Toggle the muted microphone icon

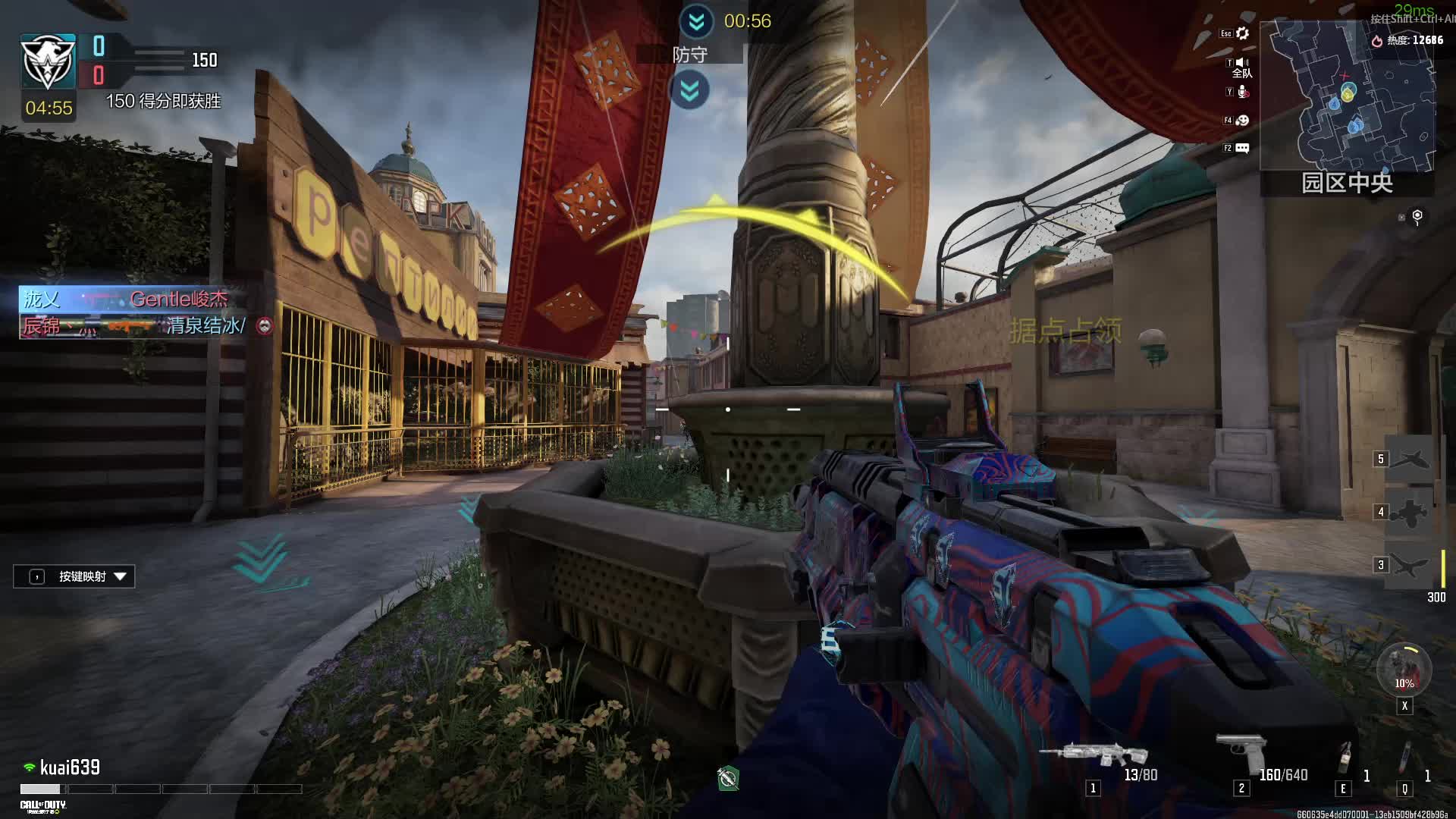(1242, 92)
